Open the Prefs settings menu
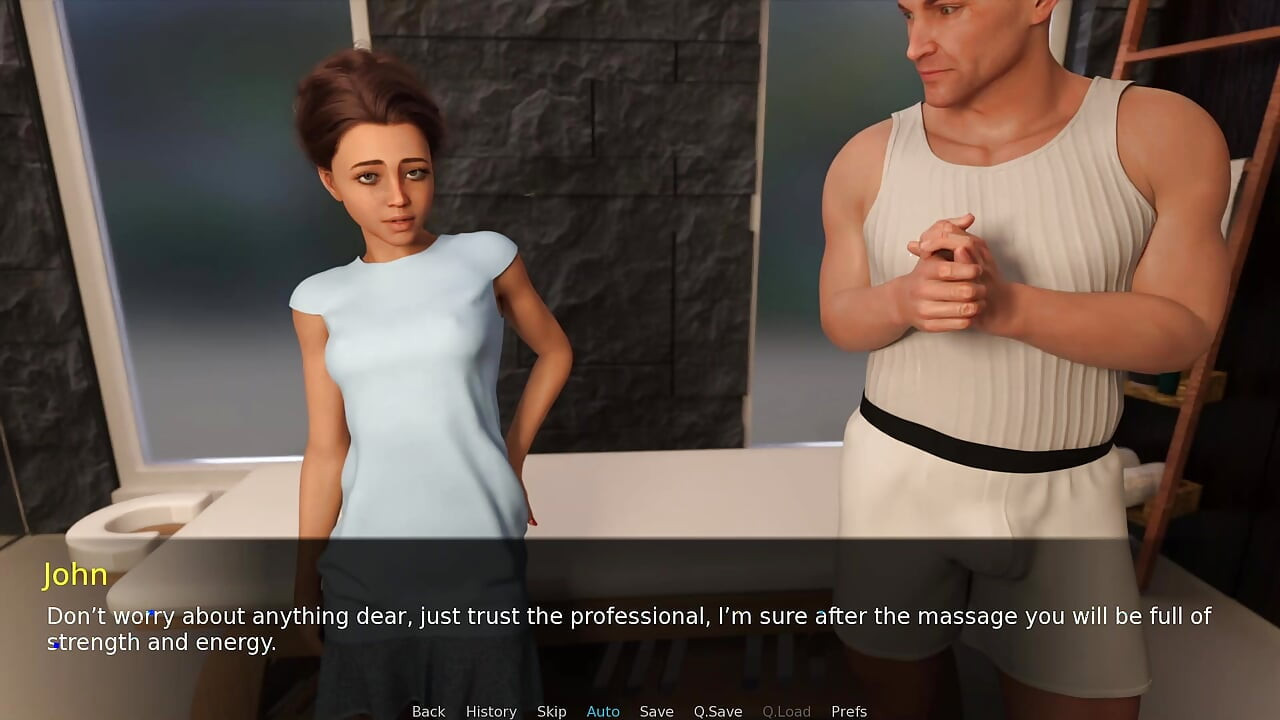 click(x=849, y=711)
